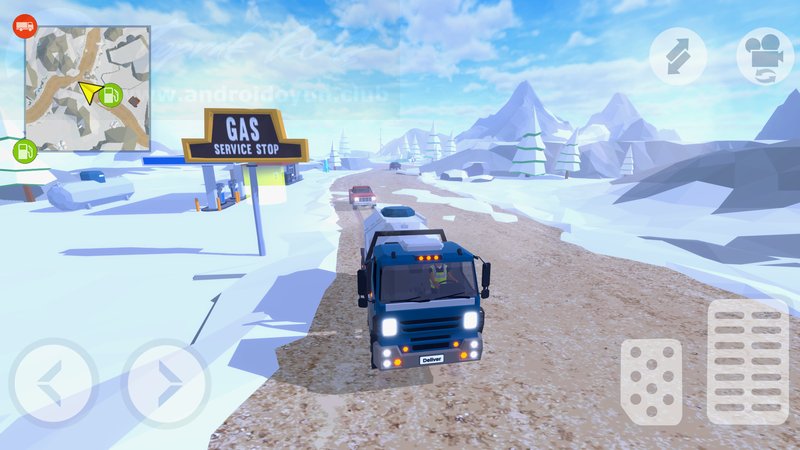800x450 pixels.
Task: Tap the green fuel pump icon below the minimap
Action: tap(25, 151)
